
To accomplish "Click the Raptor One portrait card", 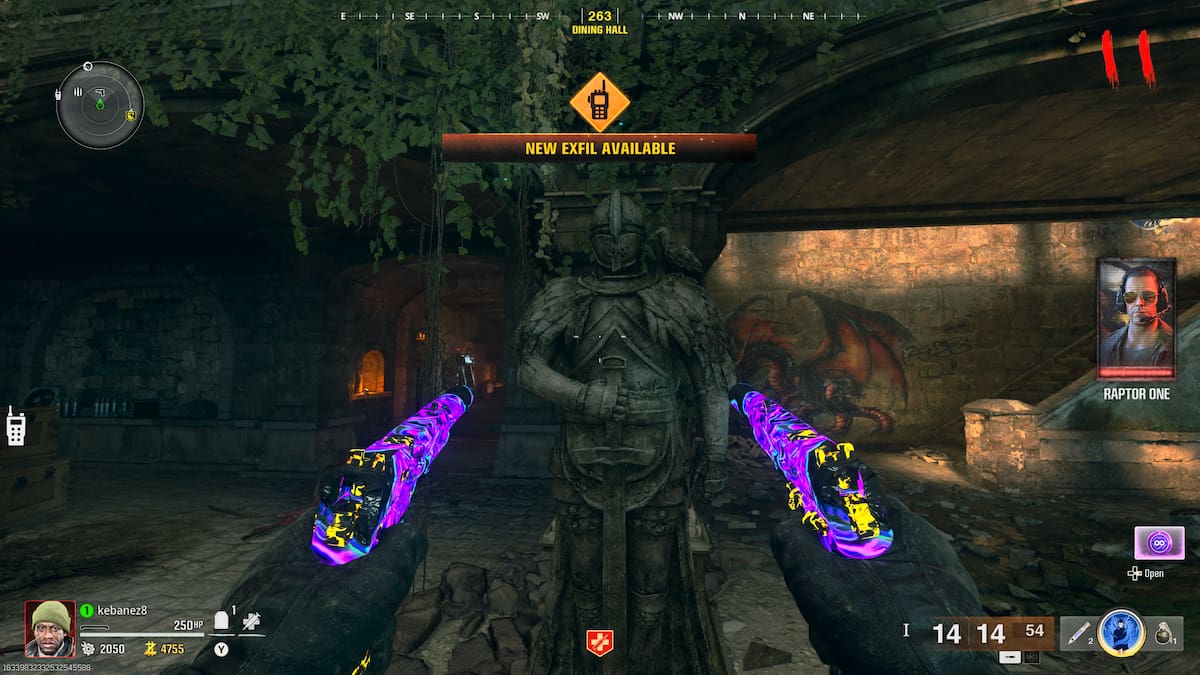I will (1135, 319).
